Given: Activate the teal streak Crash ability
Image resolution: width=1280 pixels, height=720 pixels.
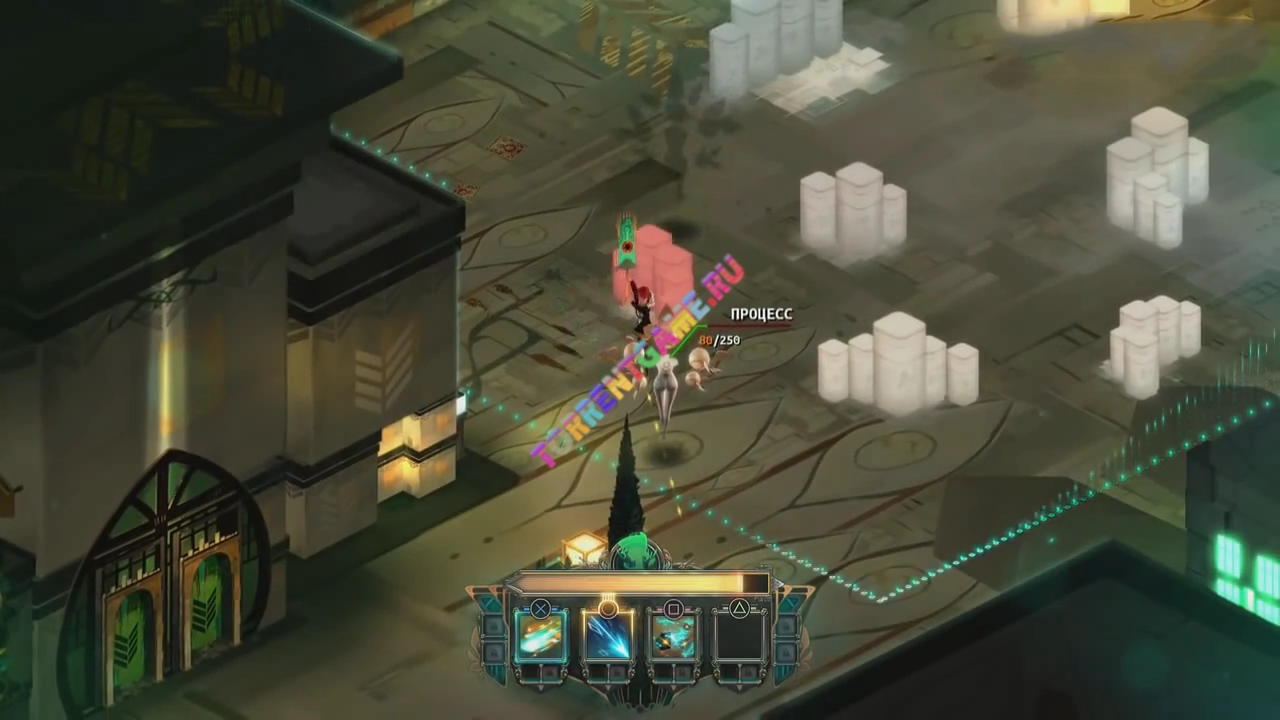Looking at the screenshot, I should [x=541, y=638].
